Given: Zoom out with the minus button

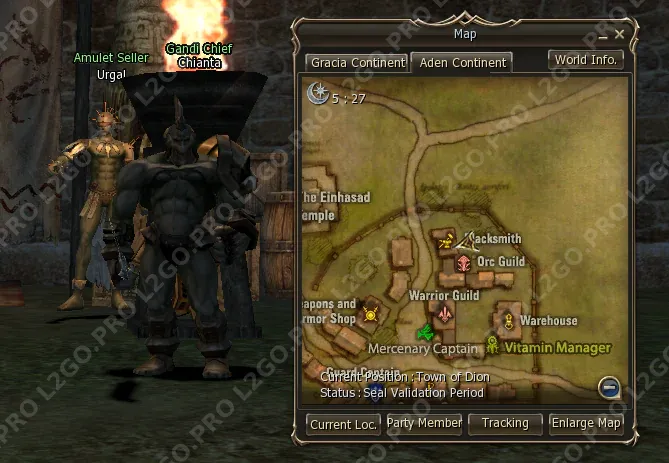Looking at the screenshot, I should [609, 387].
